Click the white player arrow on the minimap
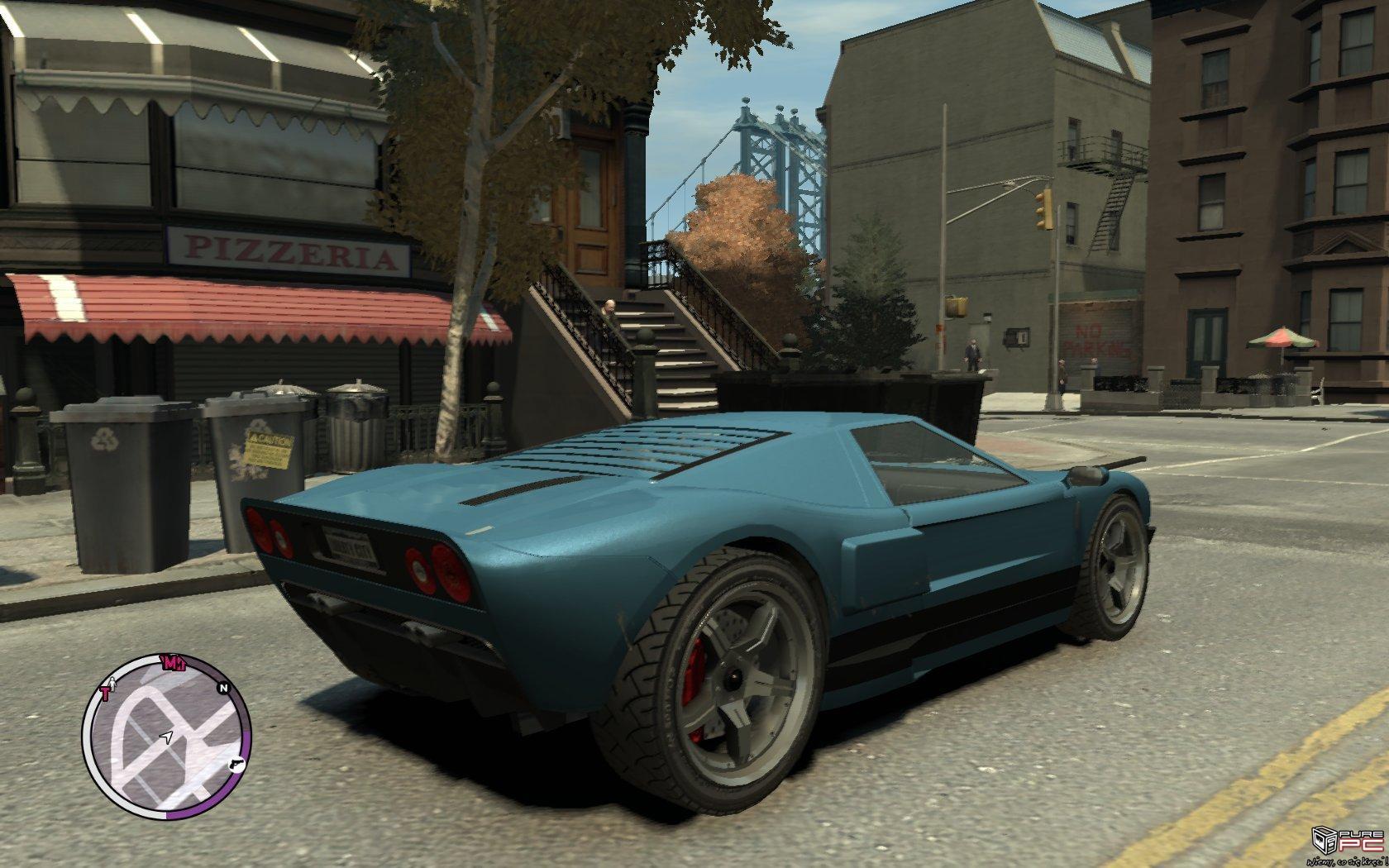Viewport: 1389px width, 868px height. click(x=168, y=736)
